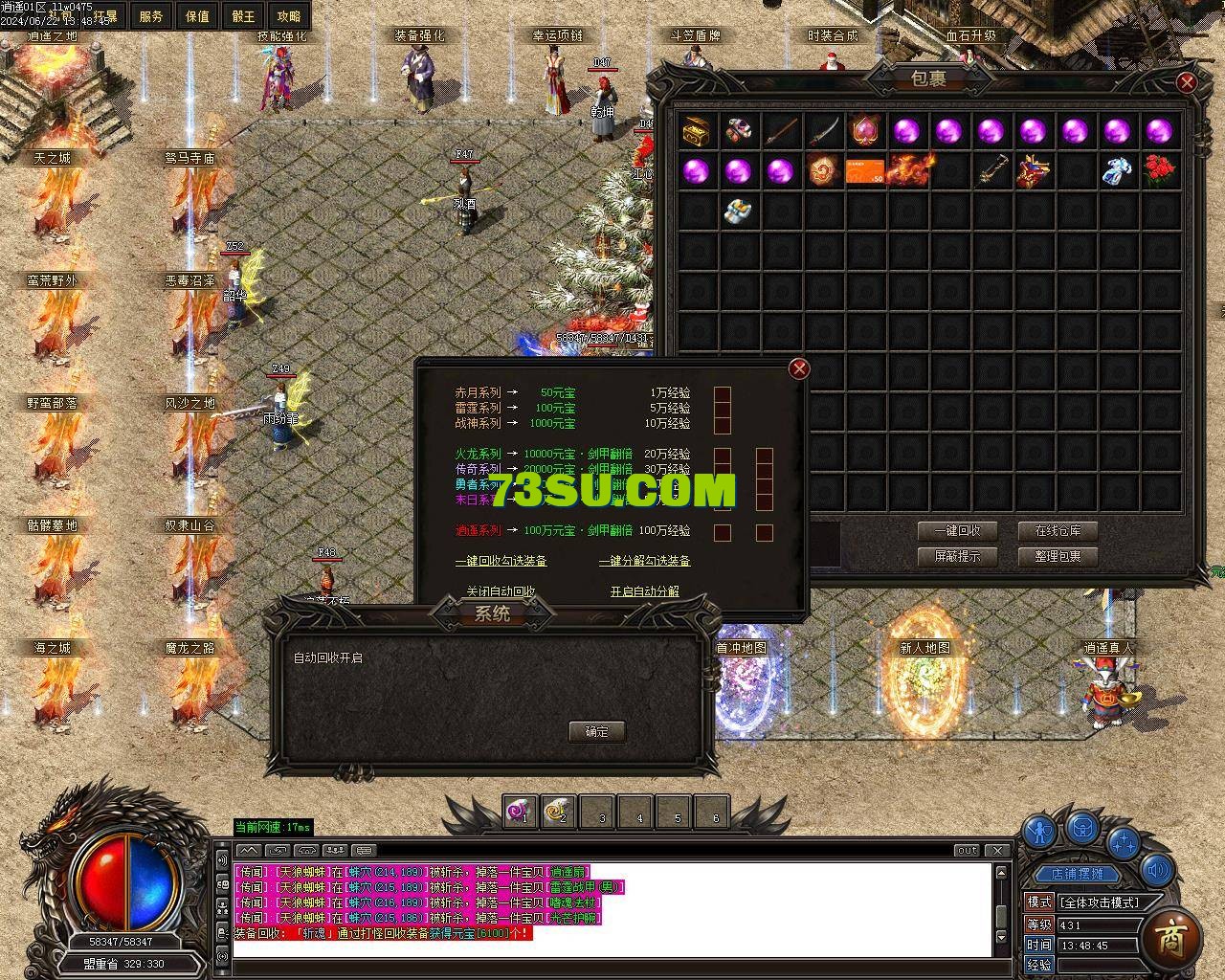Click the 一键回收 button in the bag
The image size is (1225, 980).
coord(957,530)
